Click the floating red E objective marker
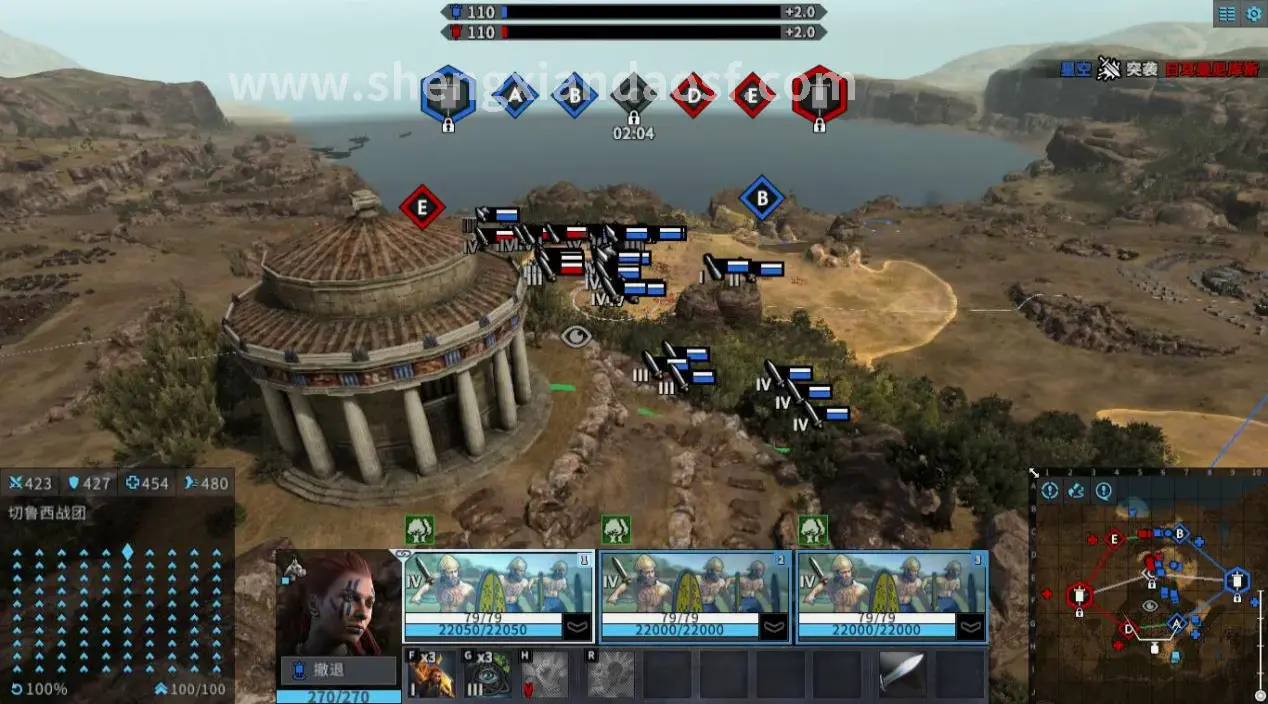 click(422, 207)
